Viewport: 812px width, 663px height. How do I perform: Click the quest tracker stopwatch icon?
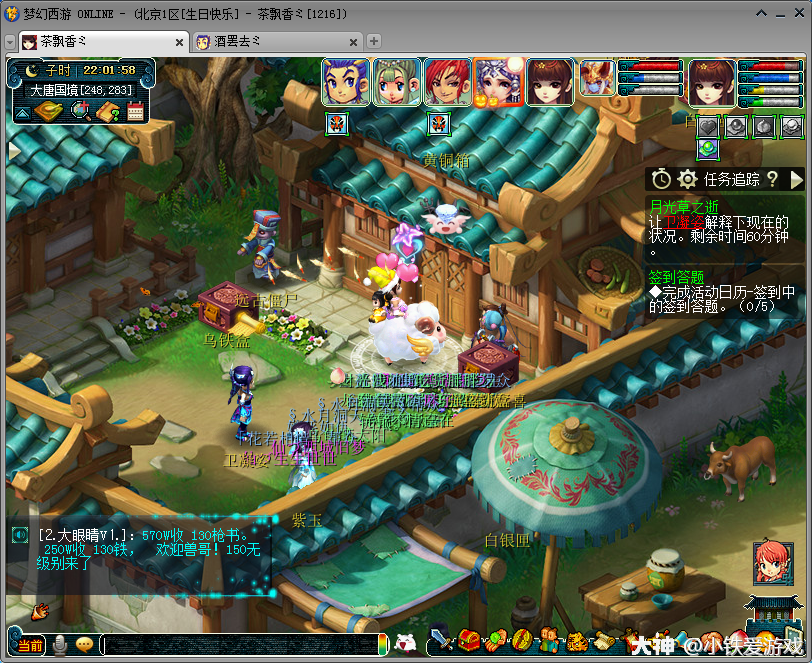click(x=661, y=179)
